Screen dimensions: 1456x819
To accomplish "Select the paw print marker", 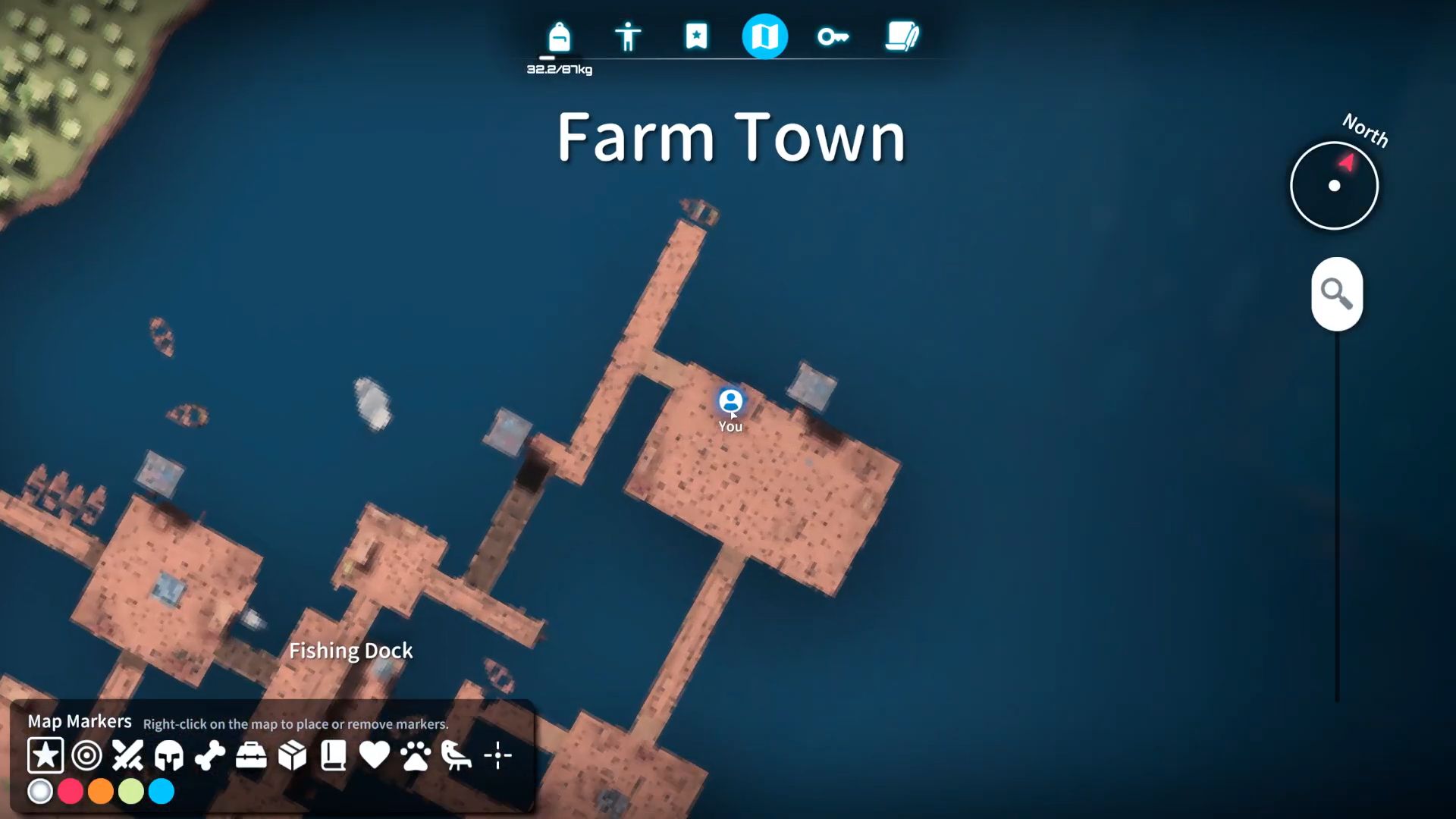I will tap(416, 755).
